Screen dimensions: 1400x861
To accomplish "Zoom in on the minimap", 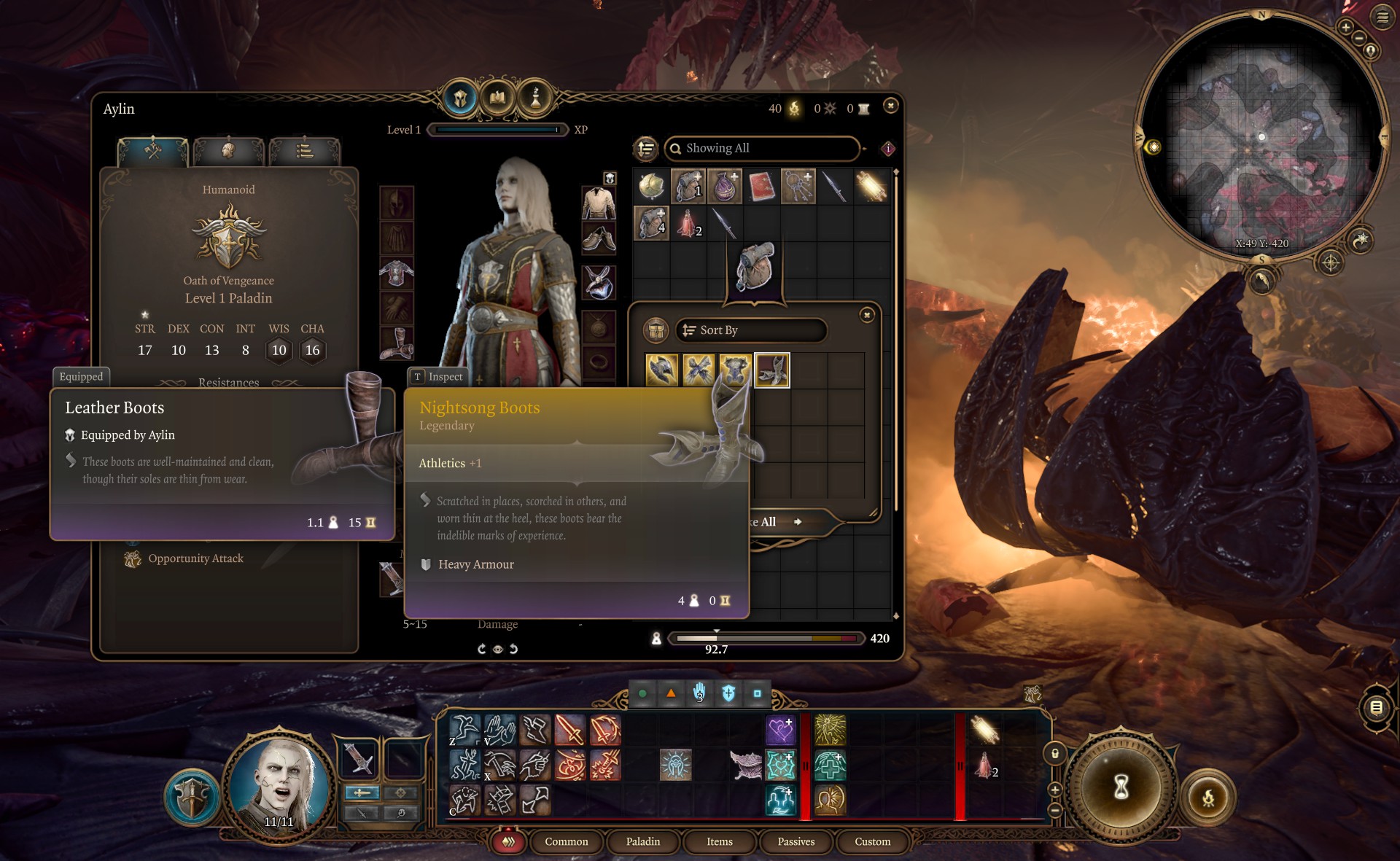I will [1345, 27].
